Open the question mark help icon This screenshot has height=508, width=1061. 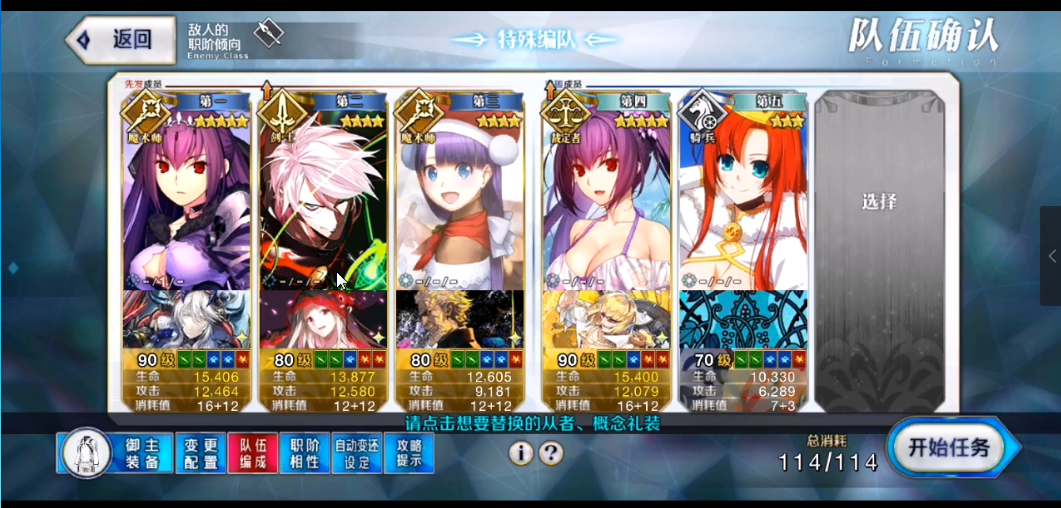[x=551, y=453]
